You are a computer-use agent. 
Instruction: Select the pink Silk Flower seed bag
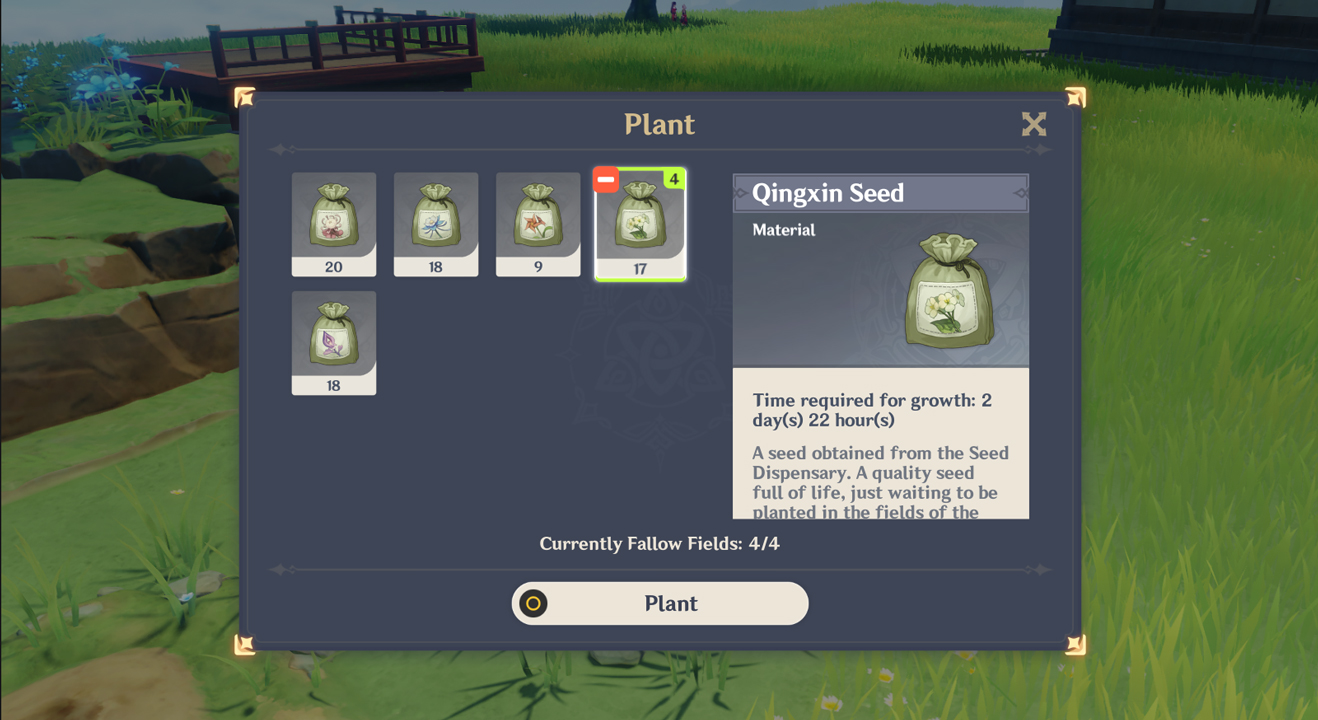point(334,218)
